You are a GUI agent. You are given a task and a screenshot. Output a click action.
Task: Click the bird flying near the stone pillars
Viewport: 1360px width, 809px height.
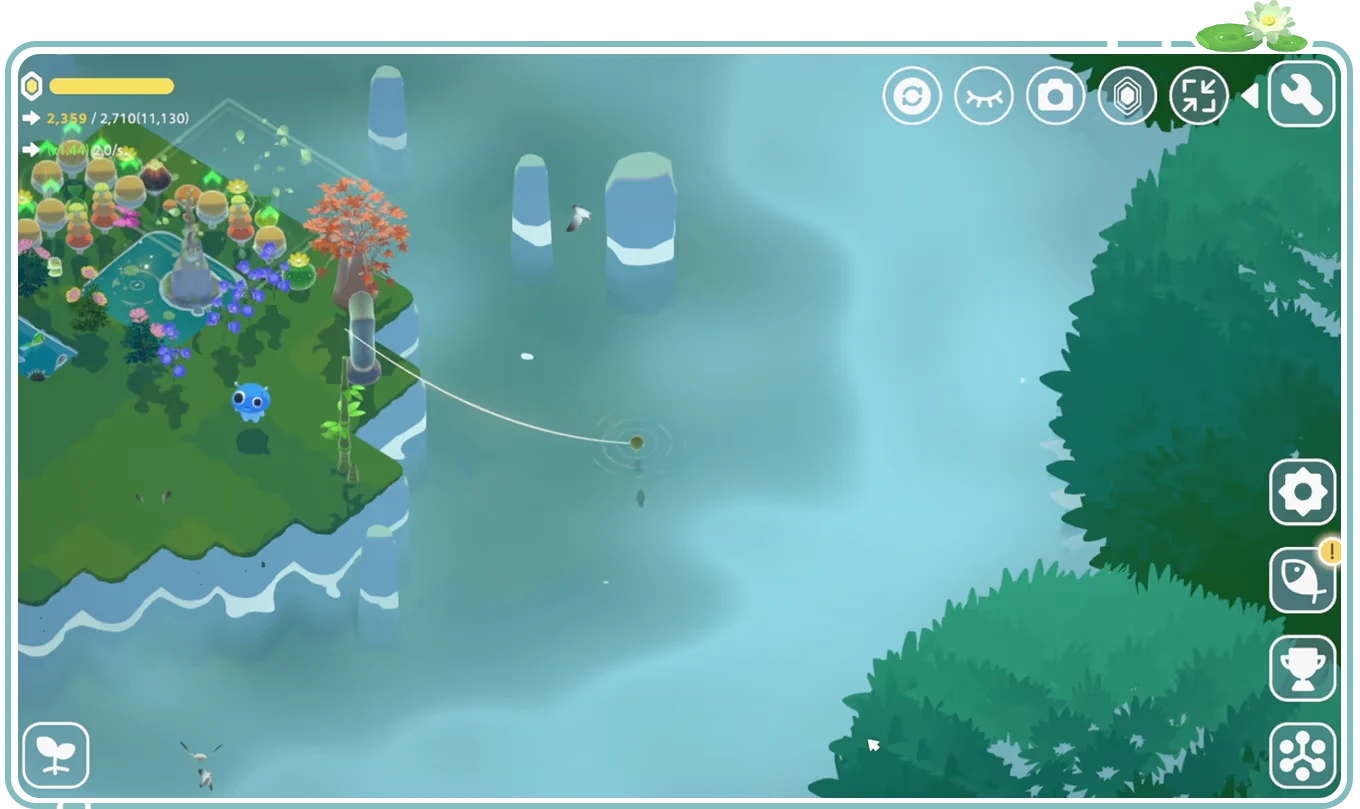(x=577, y=219)
